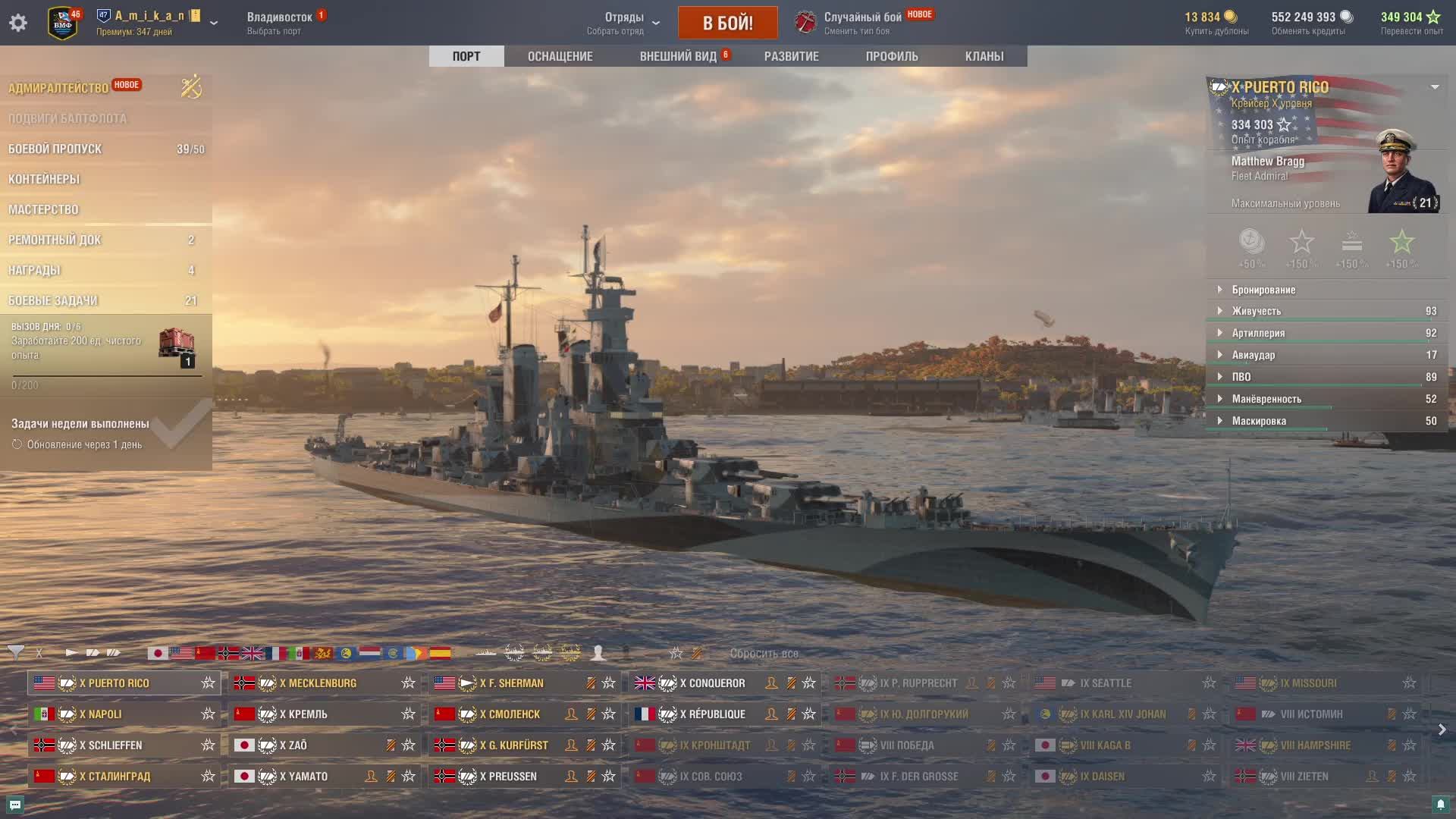Open the Контейнеры menu entry

pos(44,179)
